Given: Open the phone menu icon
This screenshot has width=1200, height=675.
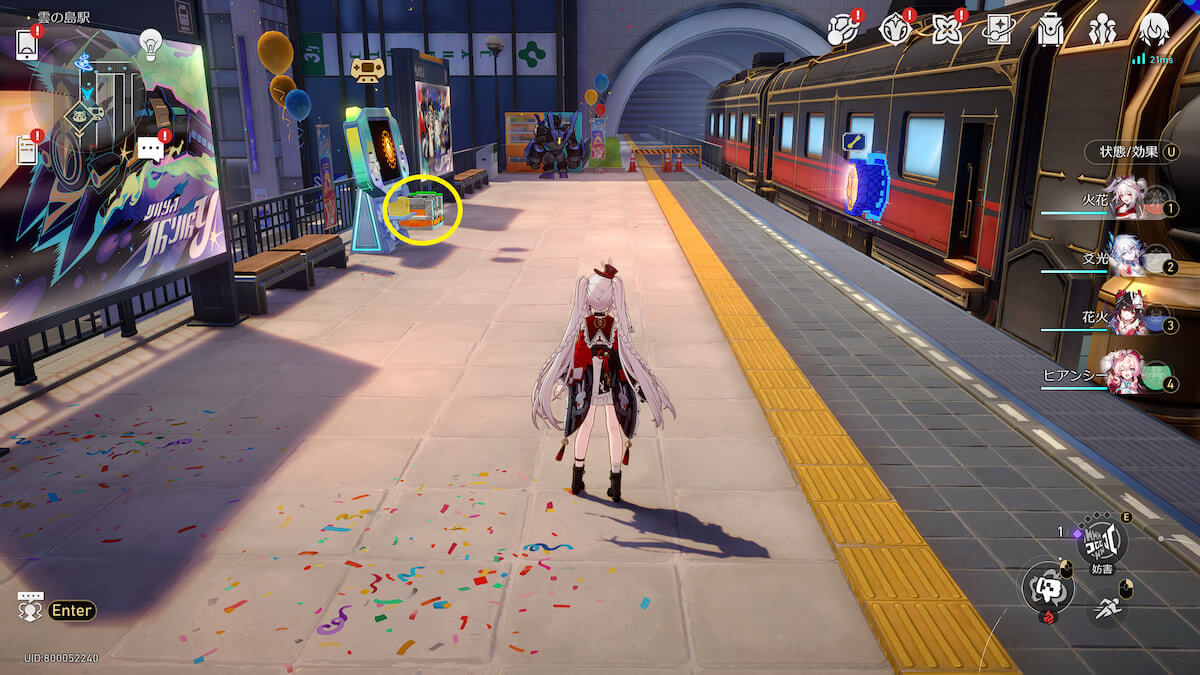Looking at the screenshot, I should tap(27, 45).
